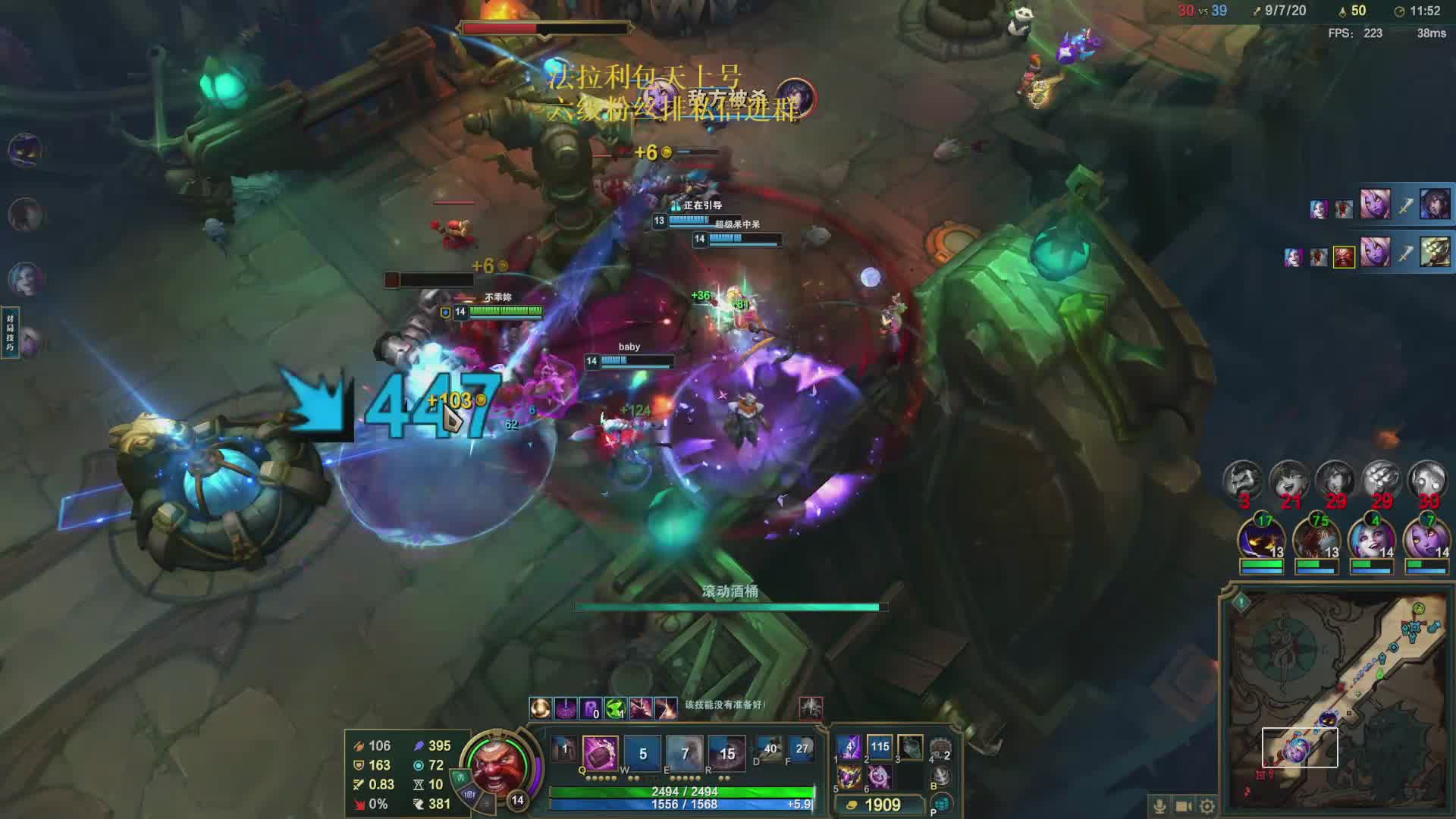The image size is (1456, 819).
Task: Use the item in inventory slot 1
Action: (849, 747)
